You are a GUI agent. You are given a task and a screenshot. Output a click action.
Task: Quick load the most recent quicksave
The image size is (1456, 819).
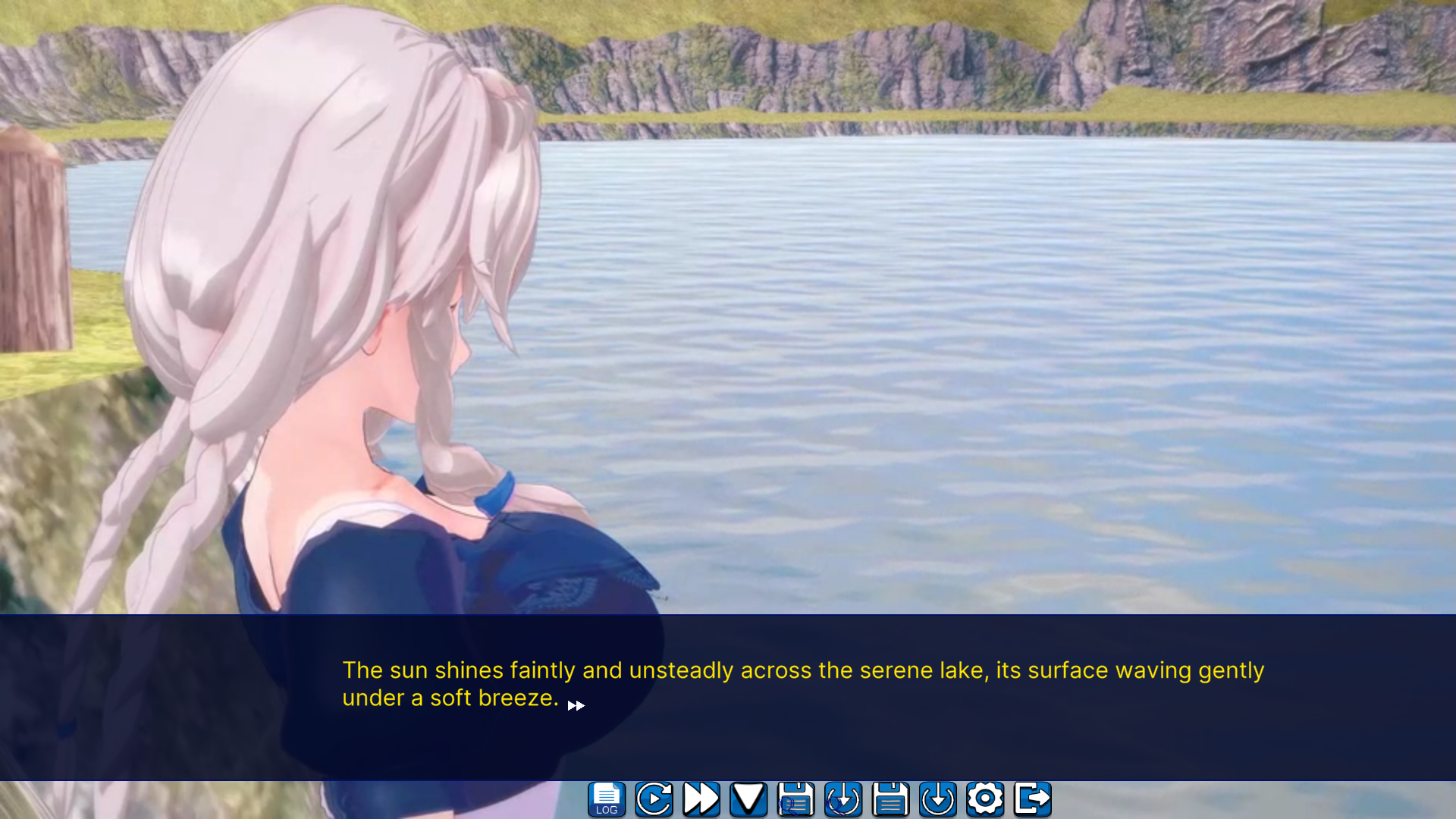click(x=843, y=798)
